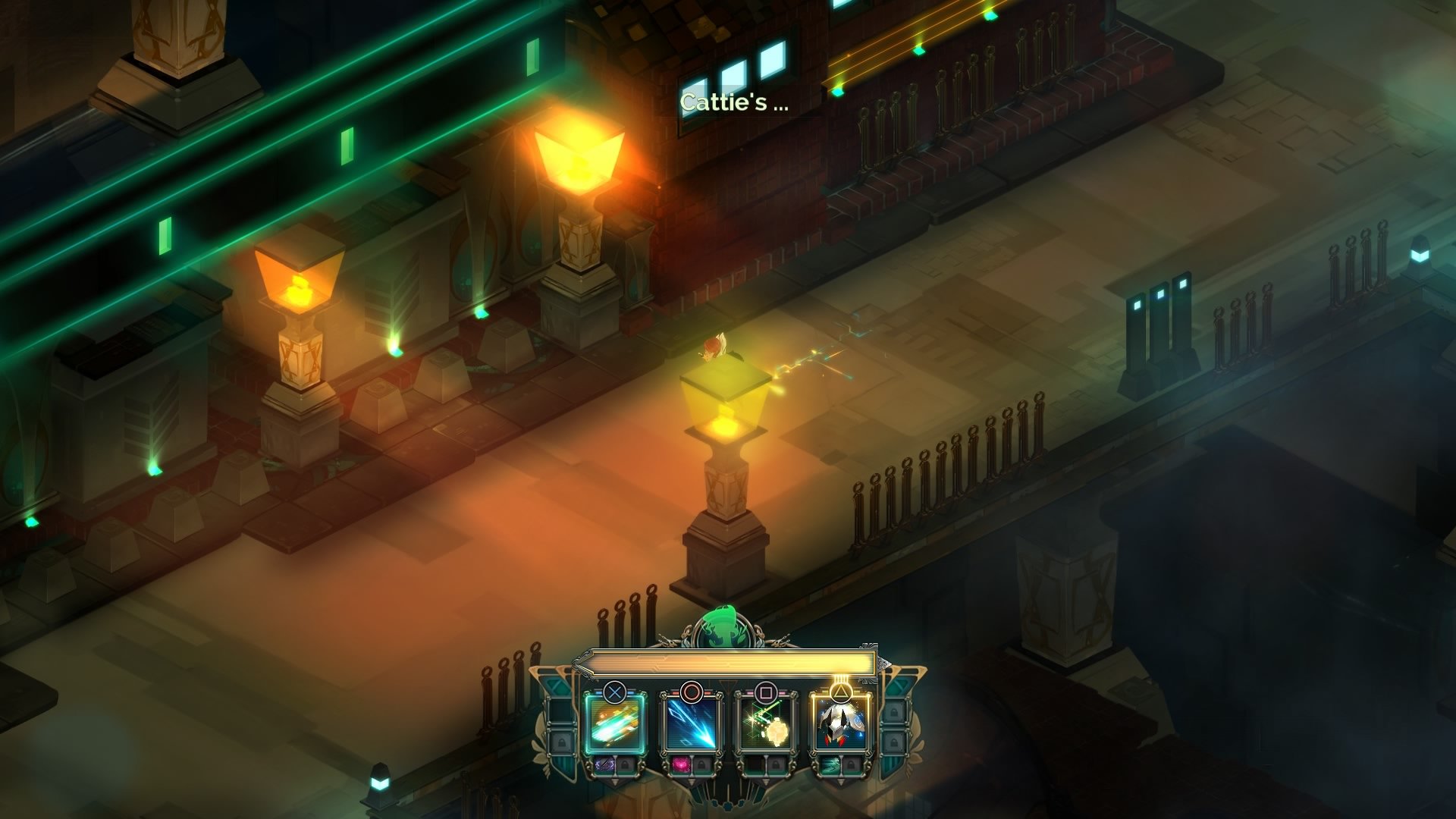Screen dimensions: 1456x819
Task: Click the PlayStation X button badge
Action: coord(615,692)
